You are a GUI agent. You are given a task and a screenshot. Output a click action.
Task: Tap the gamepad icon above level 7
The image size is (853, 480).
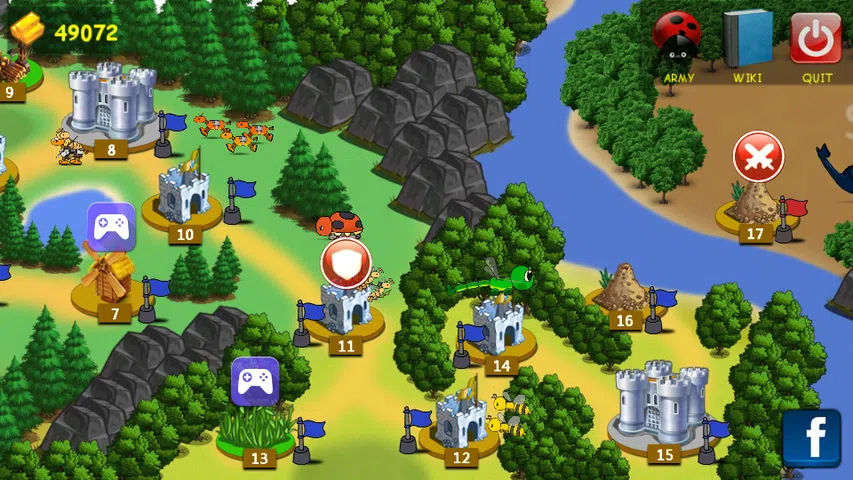coord(111,226)
